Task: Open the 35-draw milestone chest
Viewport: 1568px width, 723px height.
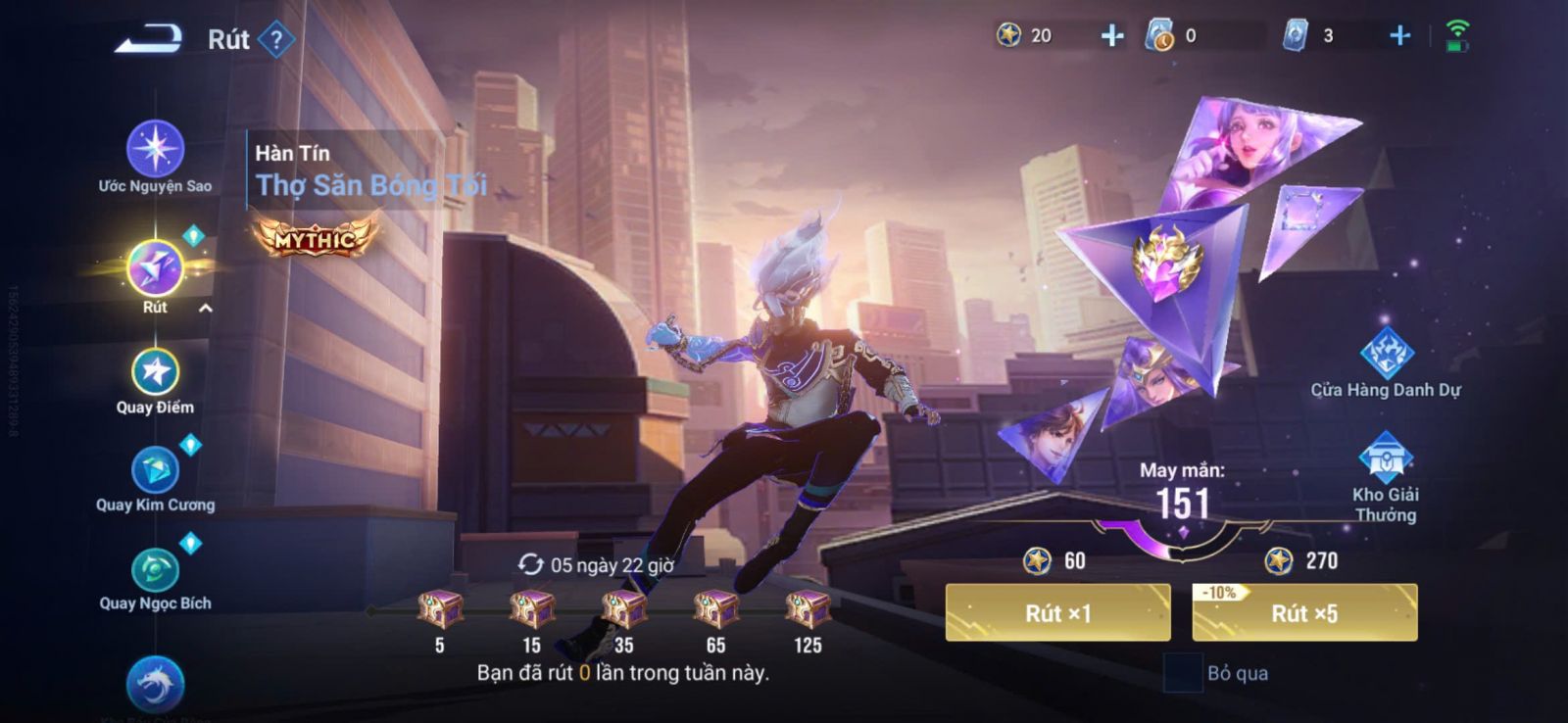Action: pos(624,609)
